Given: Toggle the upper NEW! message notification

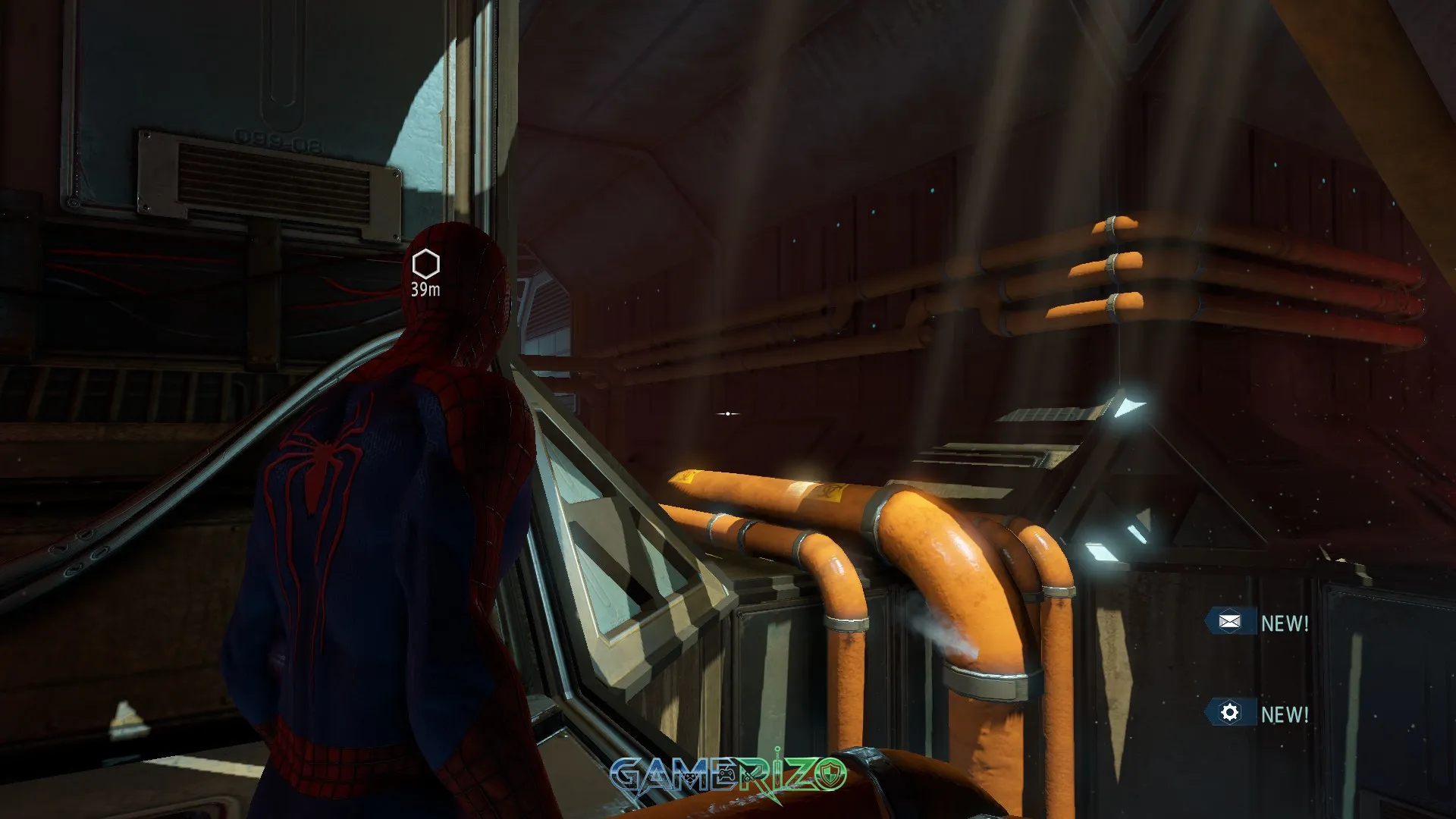Looking at the screenshot, I should (x=1285, y=621).
